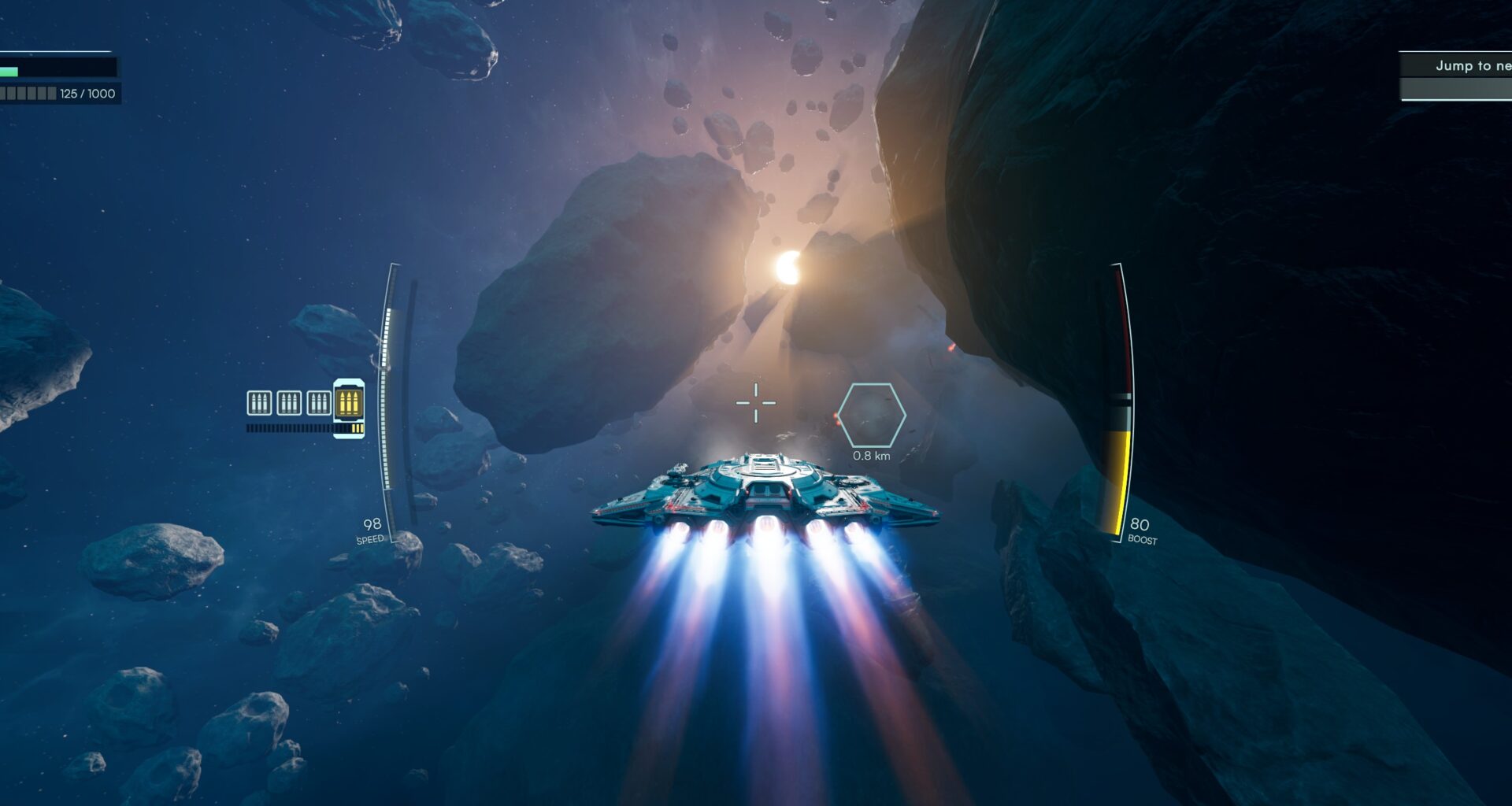
Task: Select the highlighted yellow ammo weapon slot
Action: [x=348, y=404]
